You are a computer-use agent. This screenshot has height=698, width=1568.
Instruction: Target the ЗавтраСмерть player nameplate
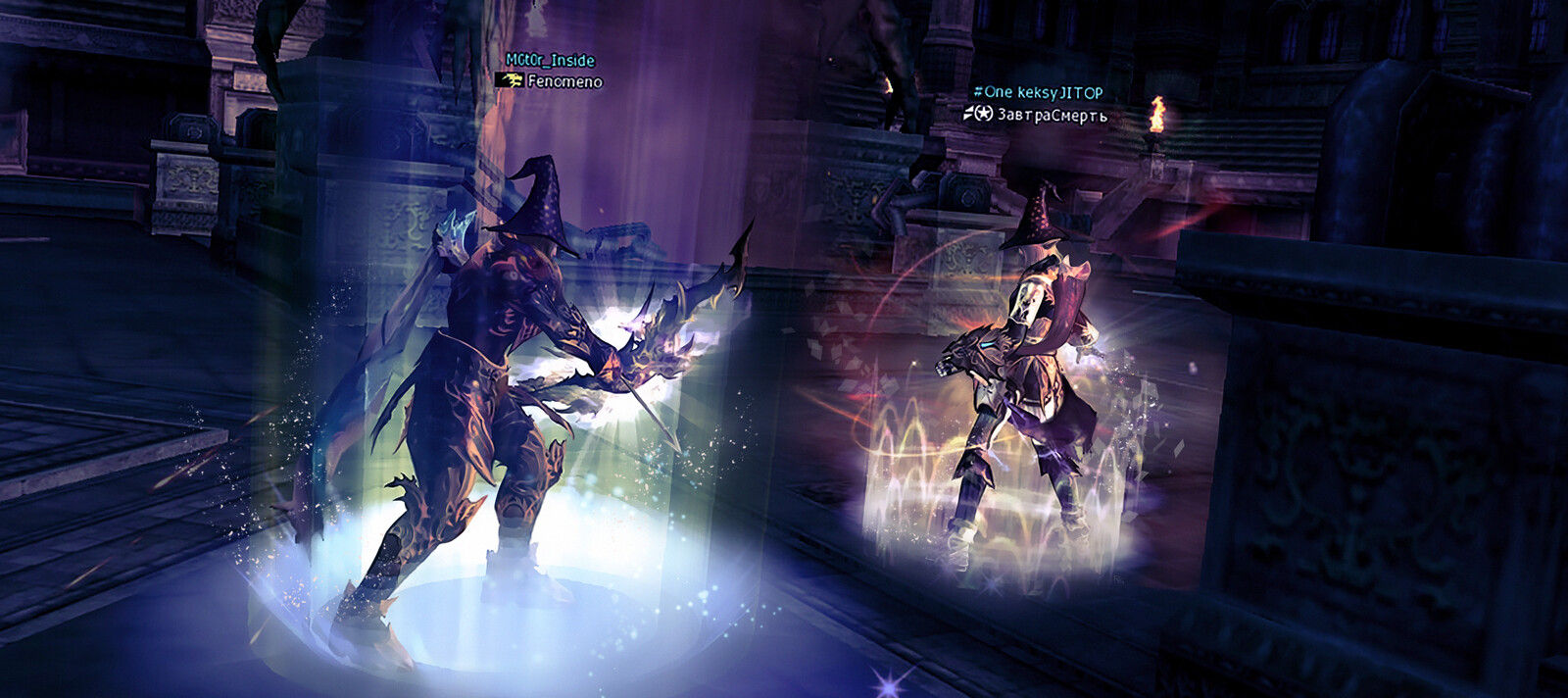(x=1051, y=115)
